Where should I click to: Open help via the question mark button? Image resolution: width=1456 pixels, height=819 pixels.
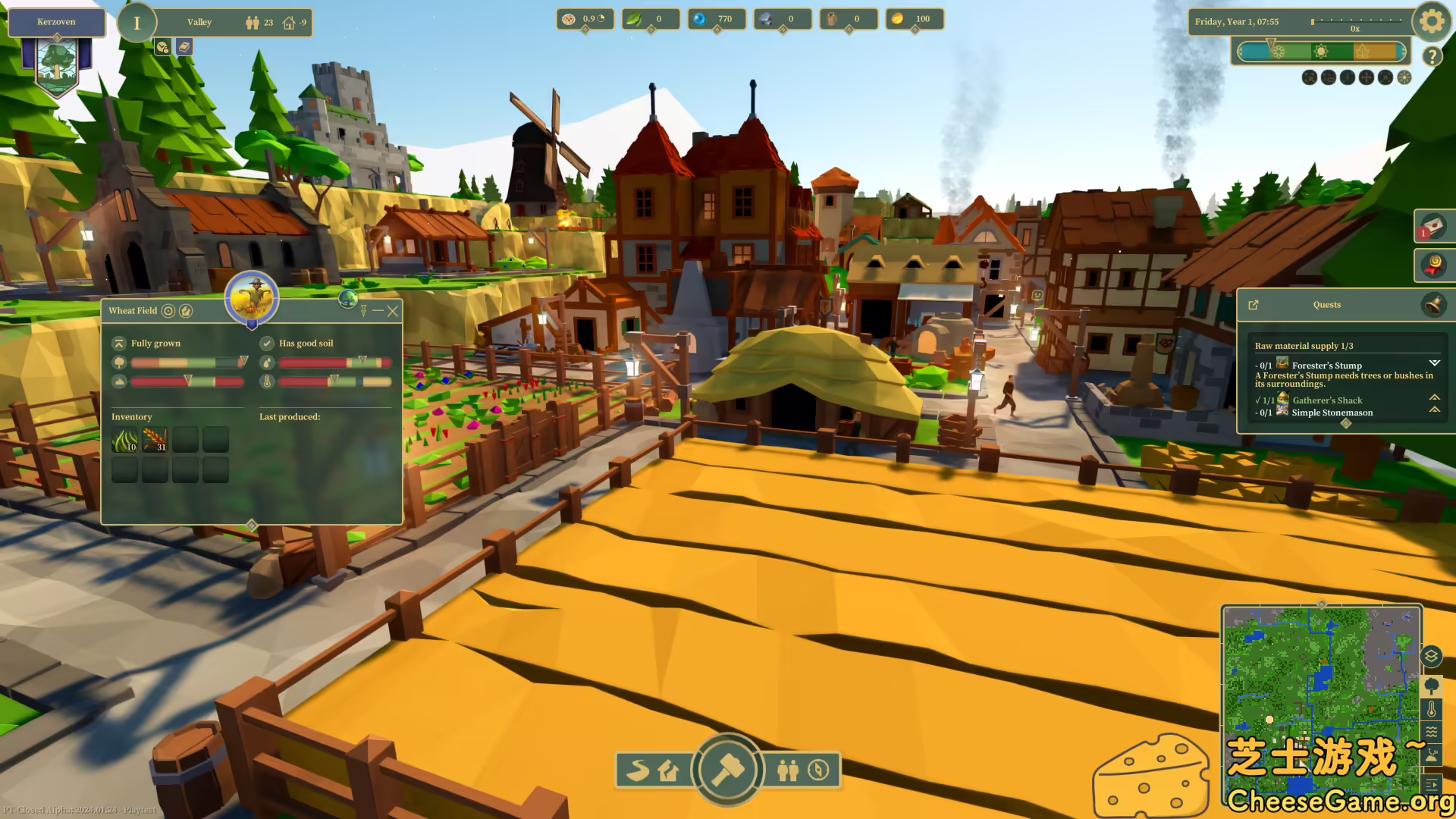(1432, 56)
